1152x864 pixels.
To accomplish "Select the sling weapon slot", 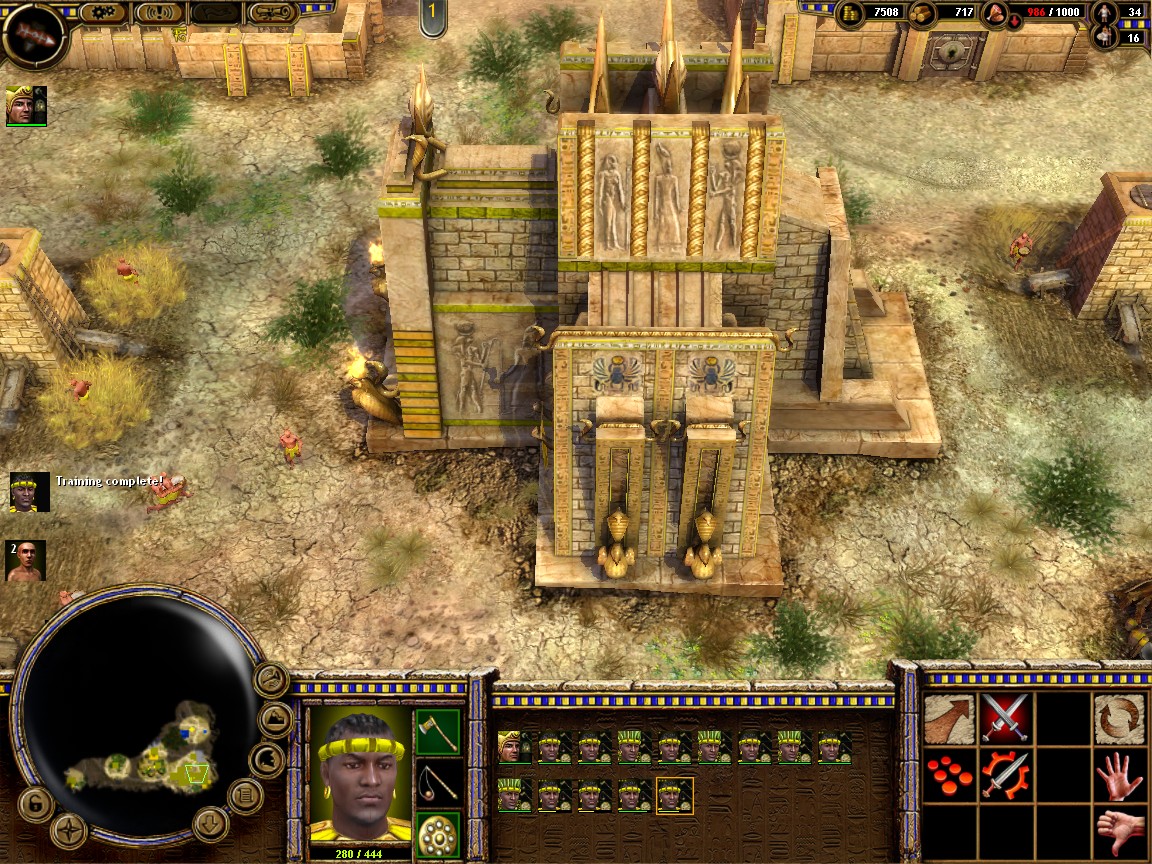I will point(438,783).
